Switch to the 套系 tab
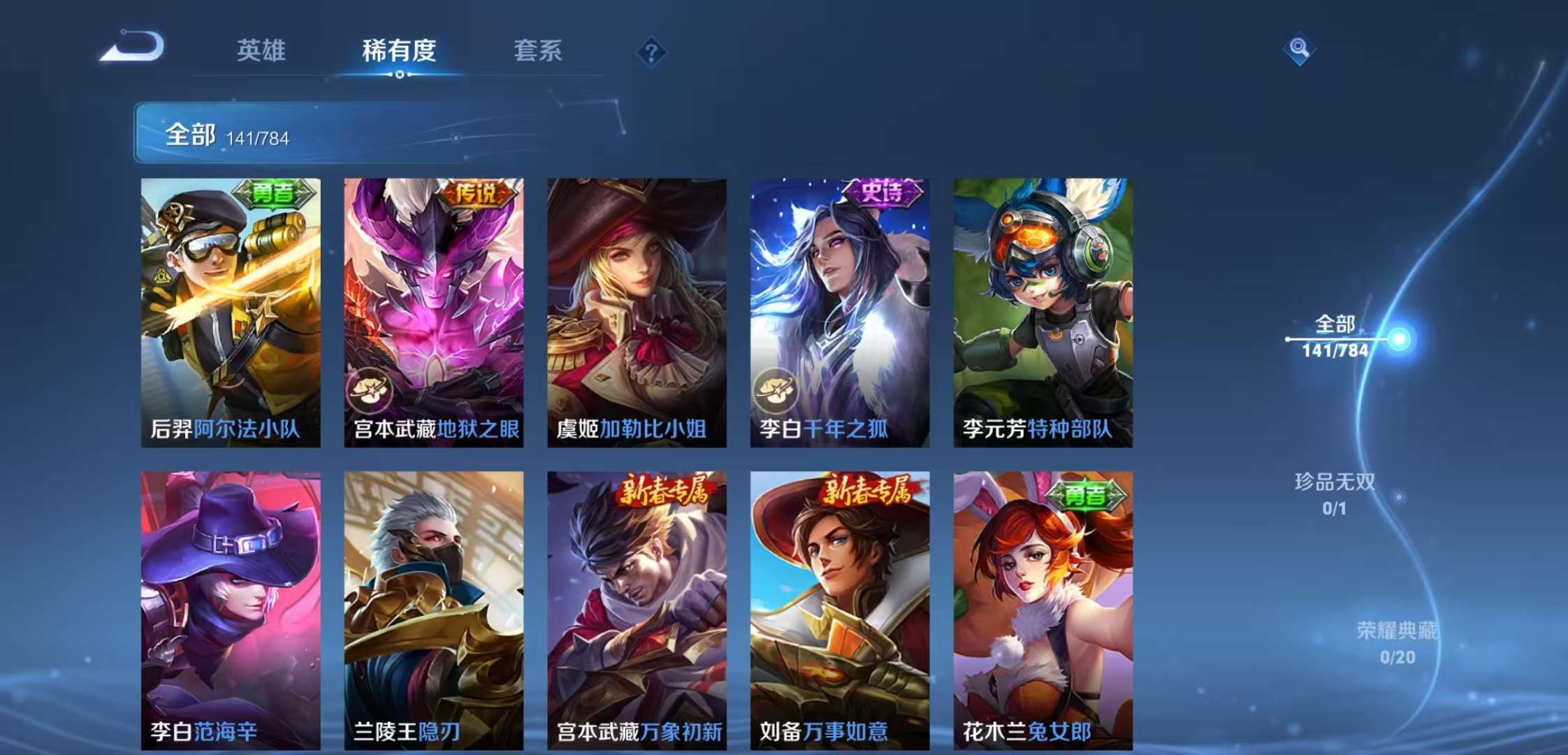 (x=538, y=51)
